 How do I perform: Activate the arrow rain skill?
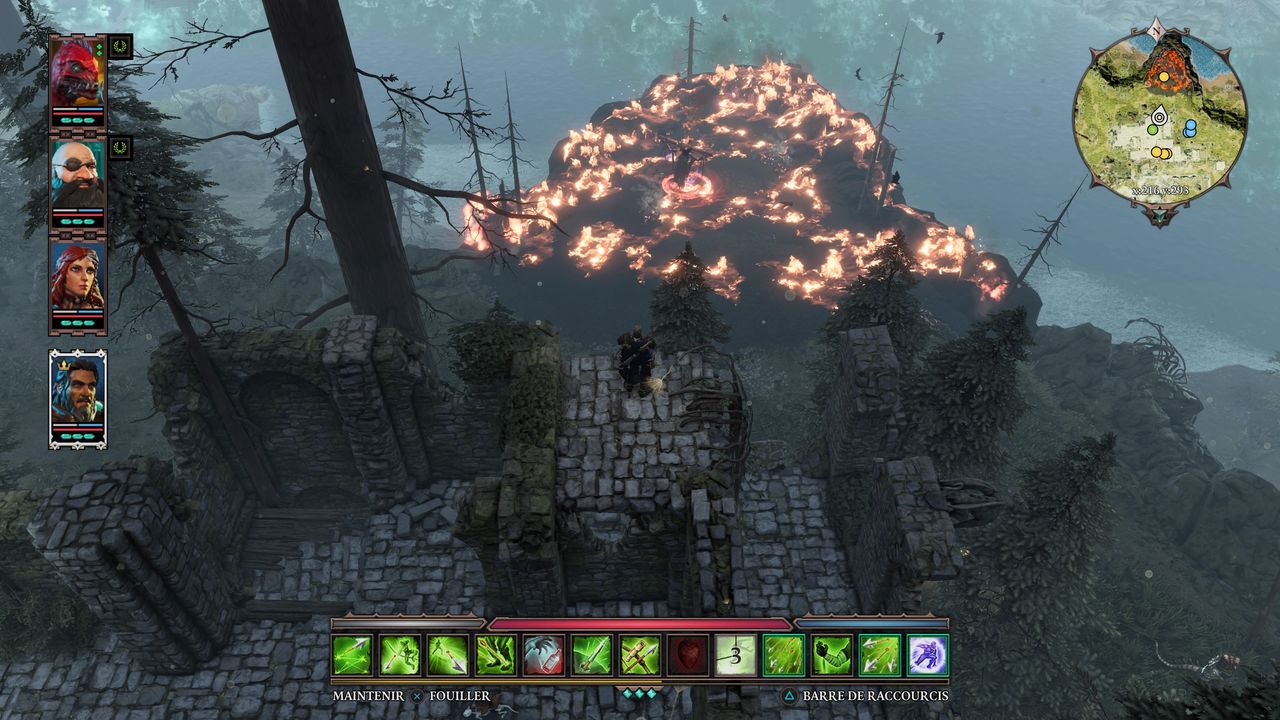pos(784,655)
